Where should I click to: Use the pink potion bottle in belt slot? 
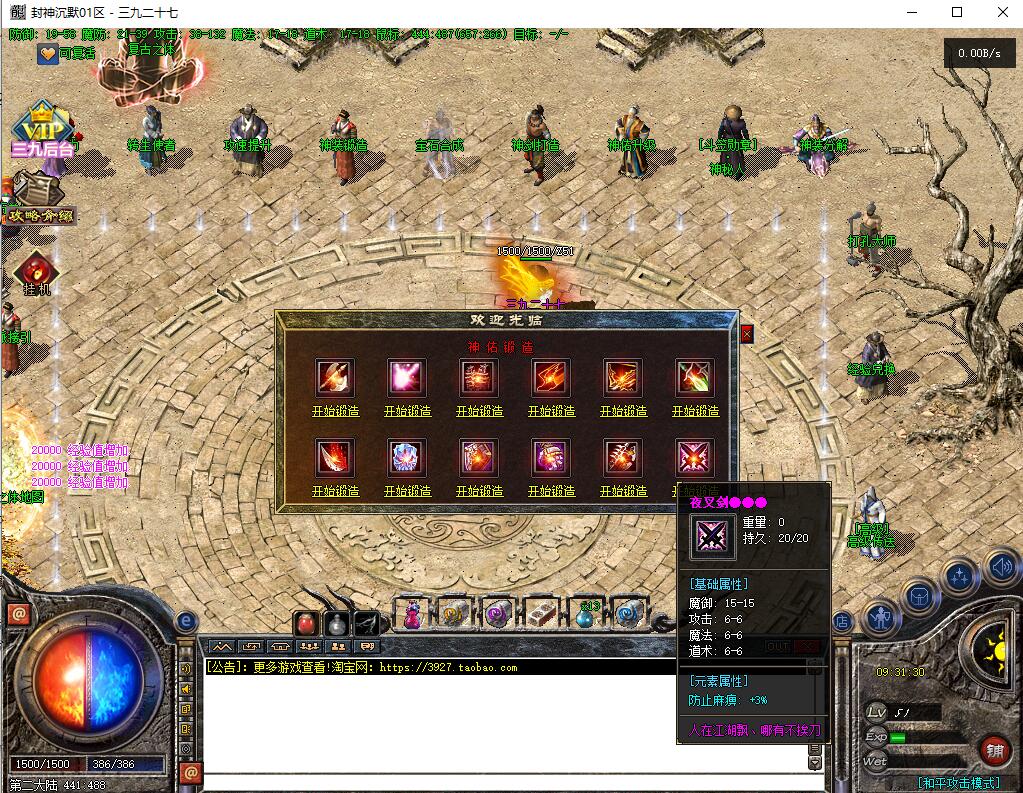coord(412,614)
